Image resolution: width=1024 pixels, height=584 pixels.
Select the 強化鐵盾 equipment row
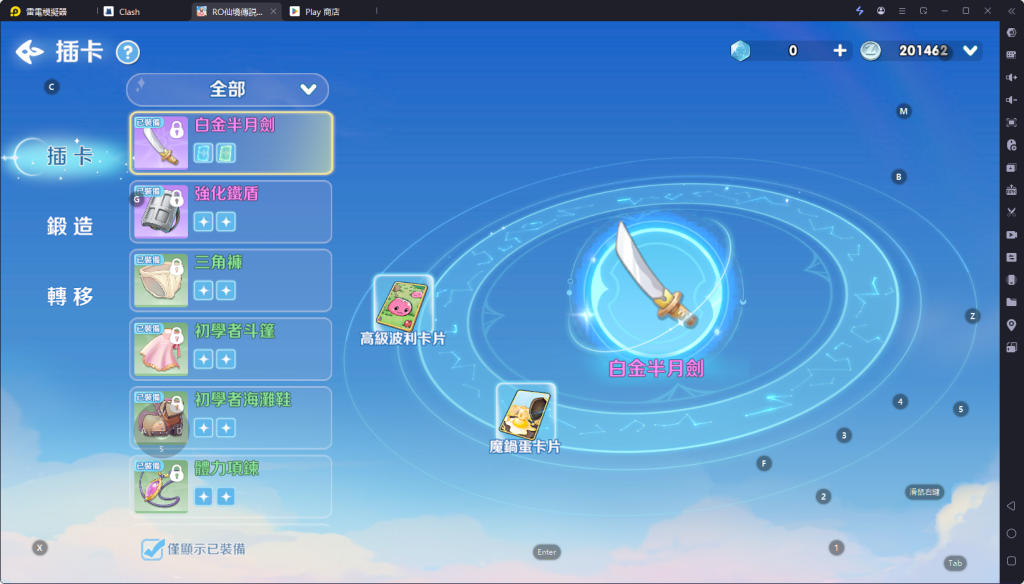coord(232,211)
